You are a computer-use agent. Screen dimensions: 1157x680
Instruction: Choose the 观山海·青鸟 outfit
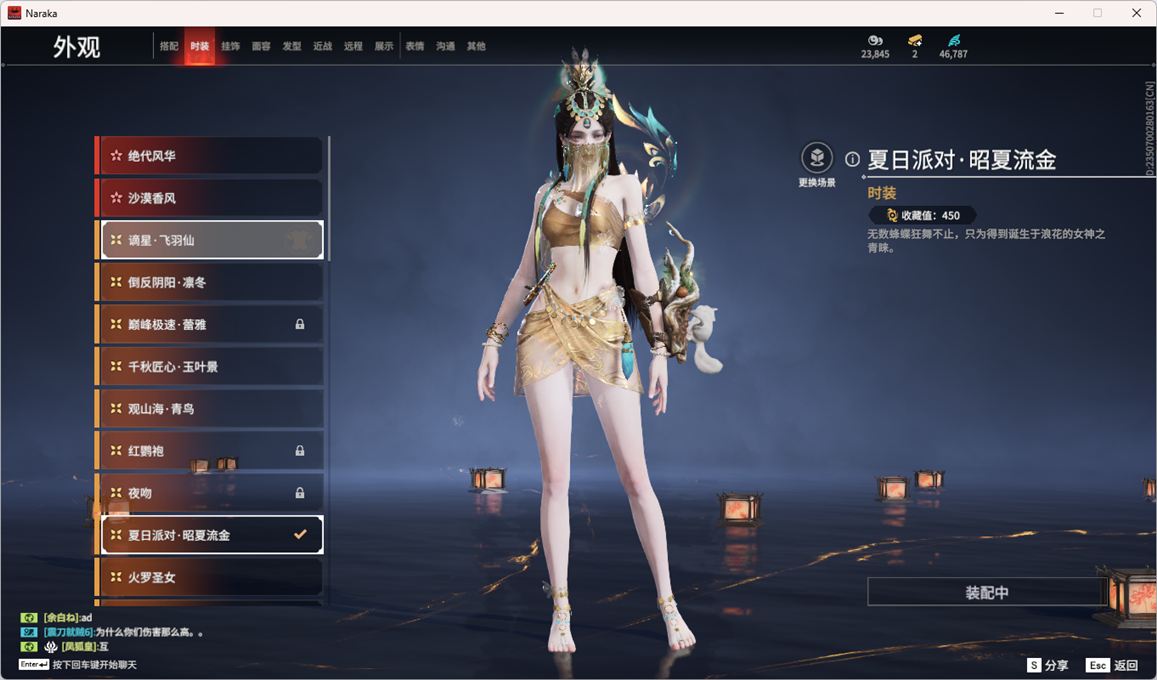[210, 409]
